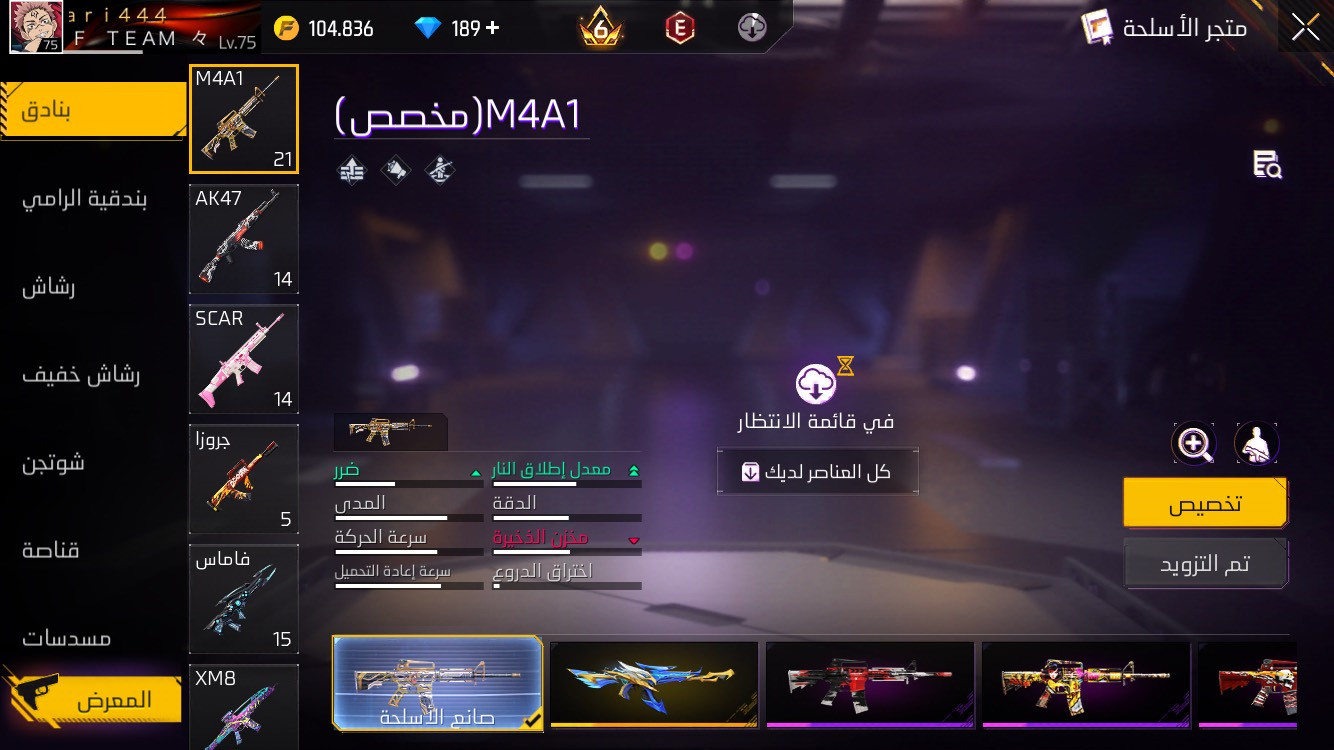
Task: Select the صانع الأسلحة skin thumbnail
Action: (x=437, y=683)
